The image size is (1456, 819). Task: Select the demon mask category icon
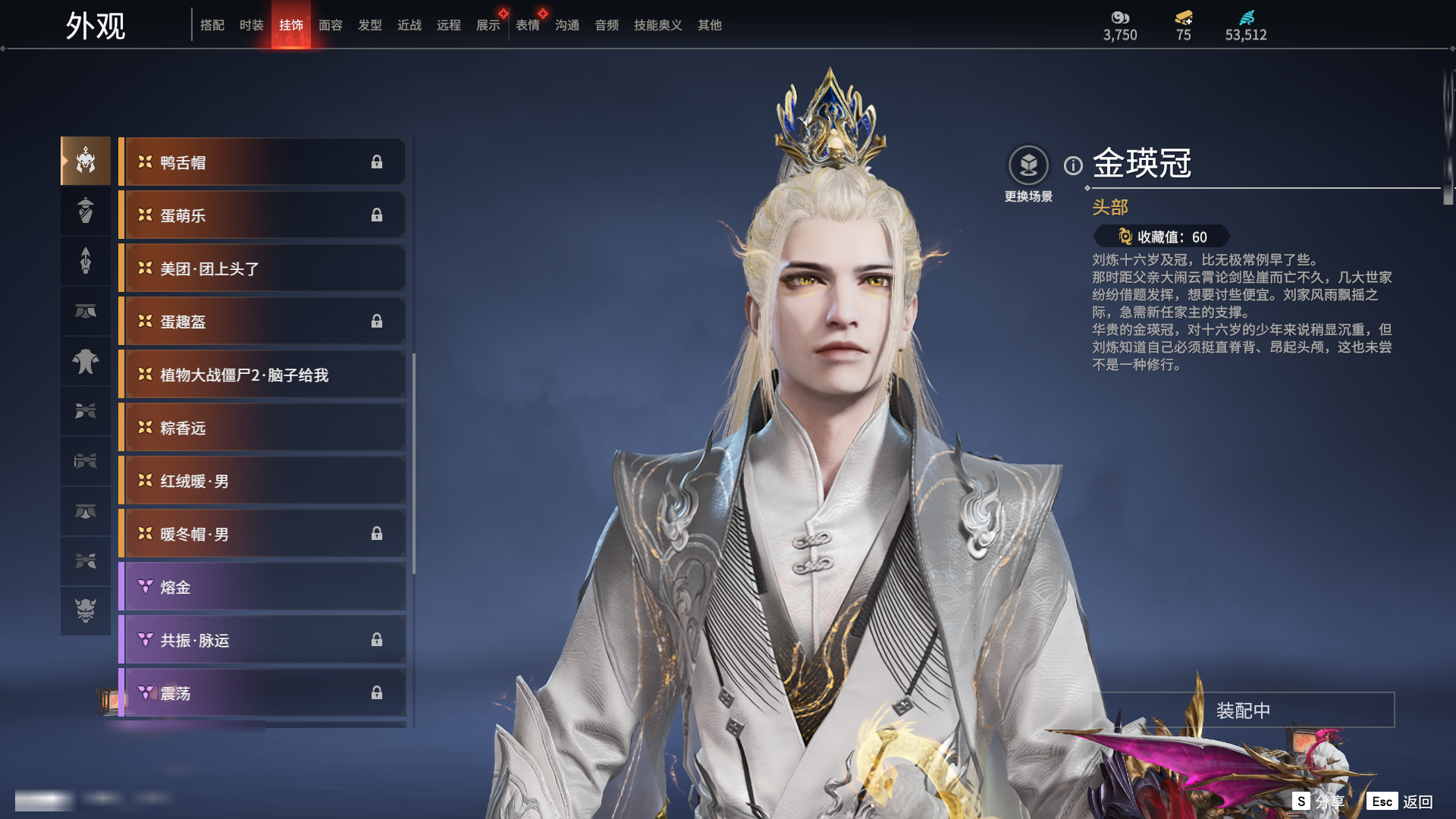(x=86, y=610)
